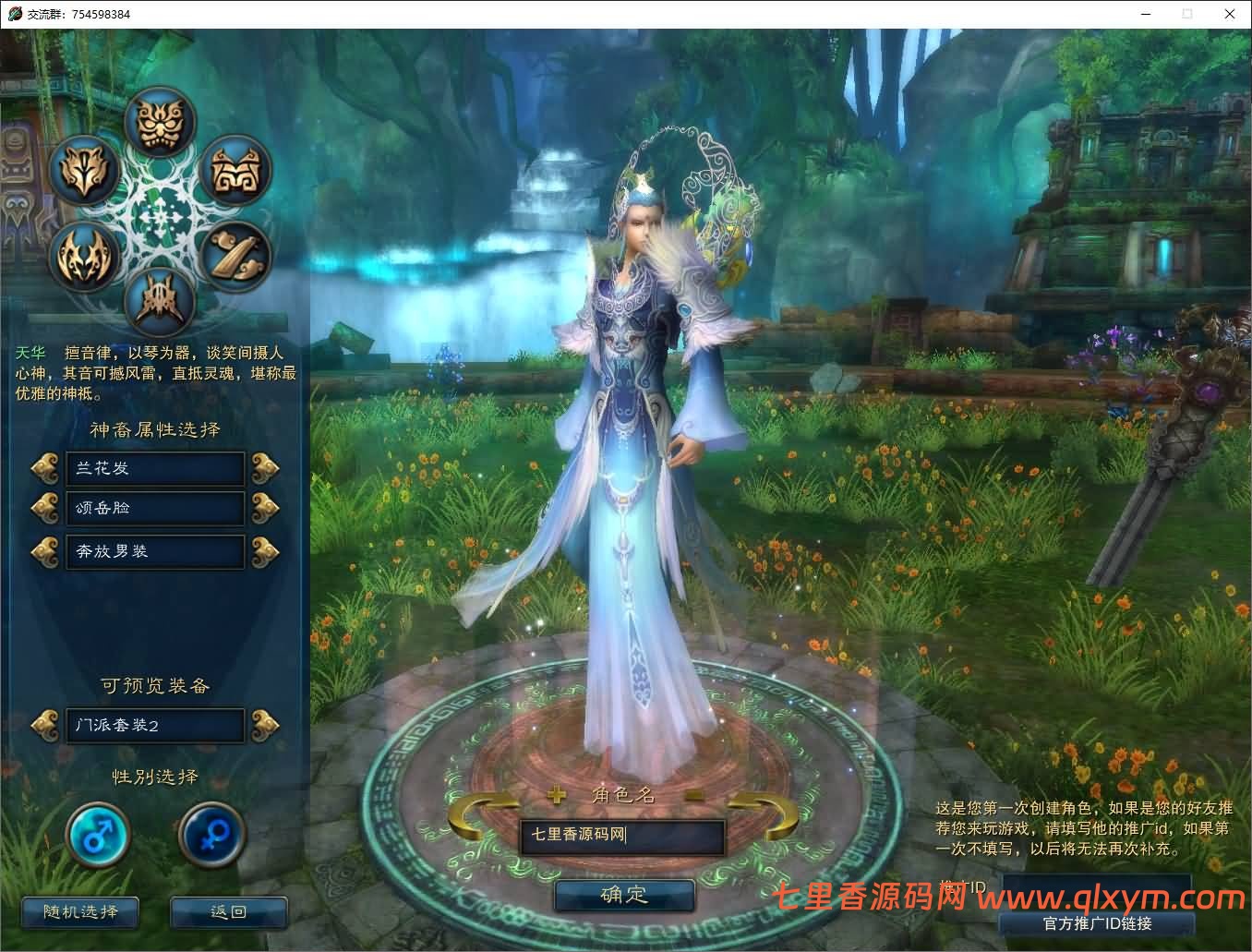The width and height of the screenshot is (1252, 952).
Task: Select the scroll and quill class icon
Action: [234, 256]
